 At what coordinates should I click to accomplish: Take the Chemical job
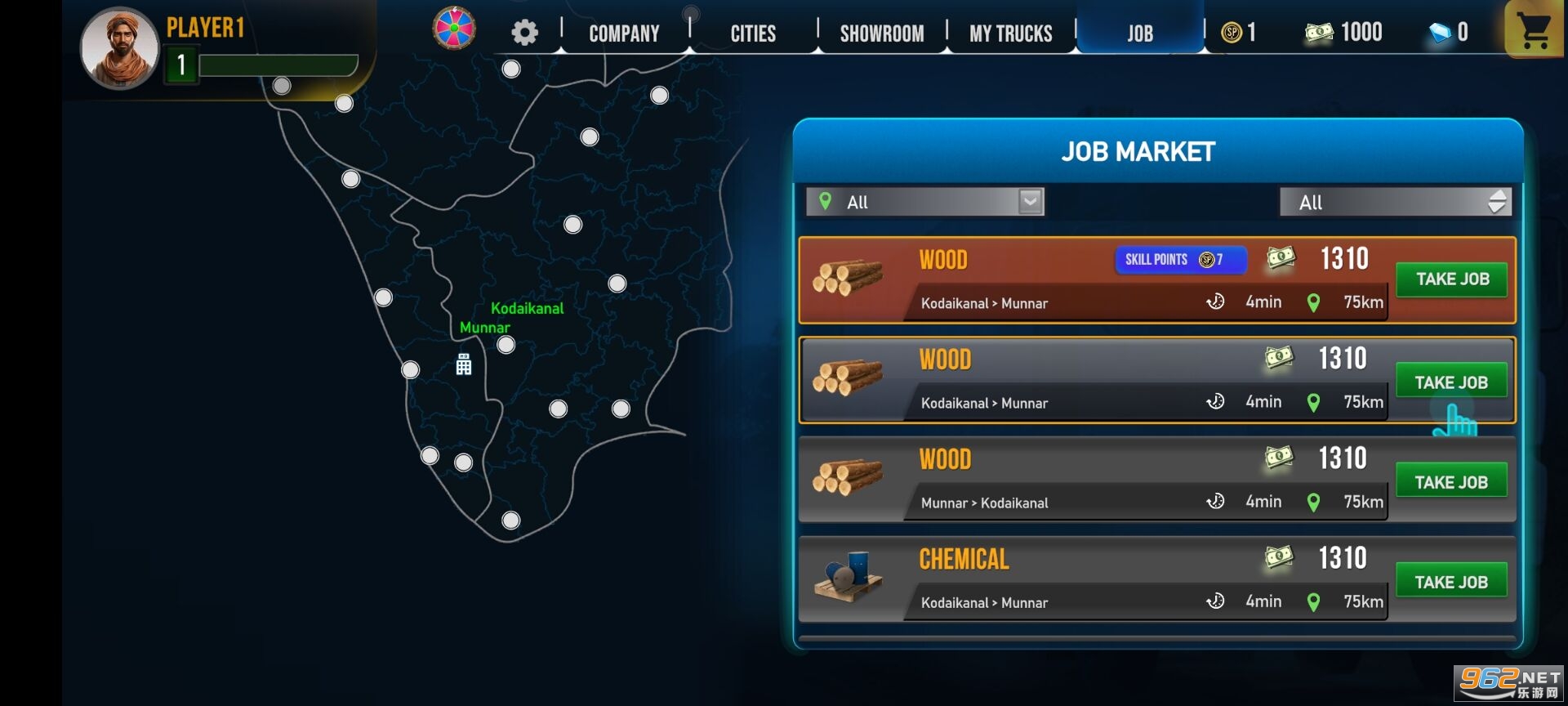click(1451, 582)
